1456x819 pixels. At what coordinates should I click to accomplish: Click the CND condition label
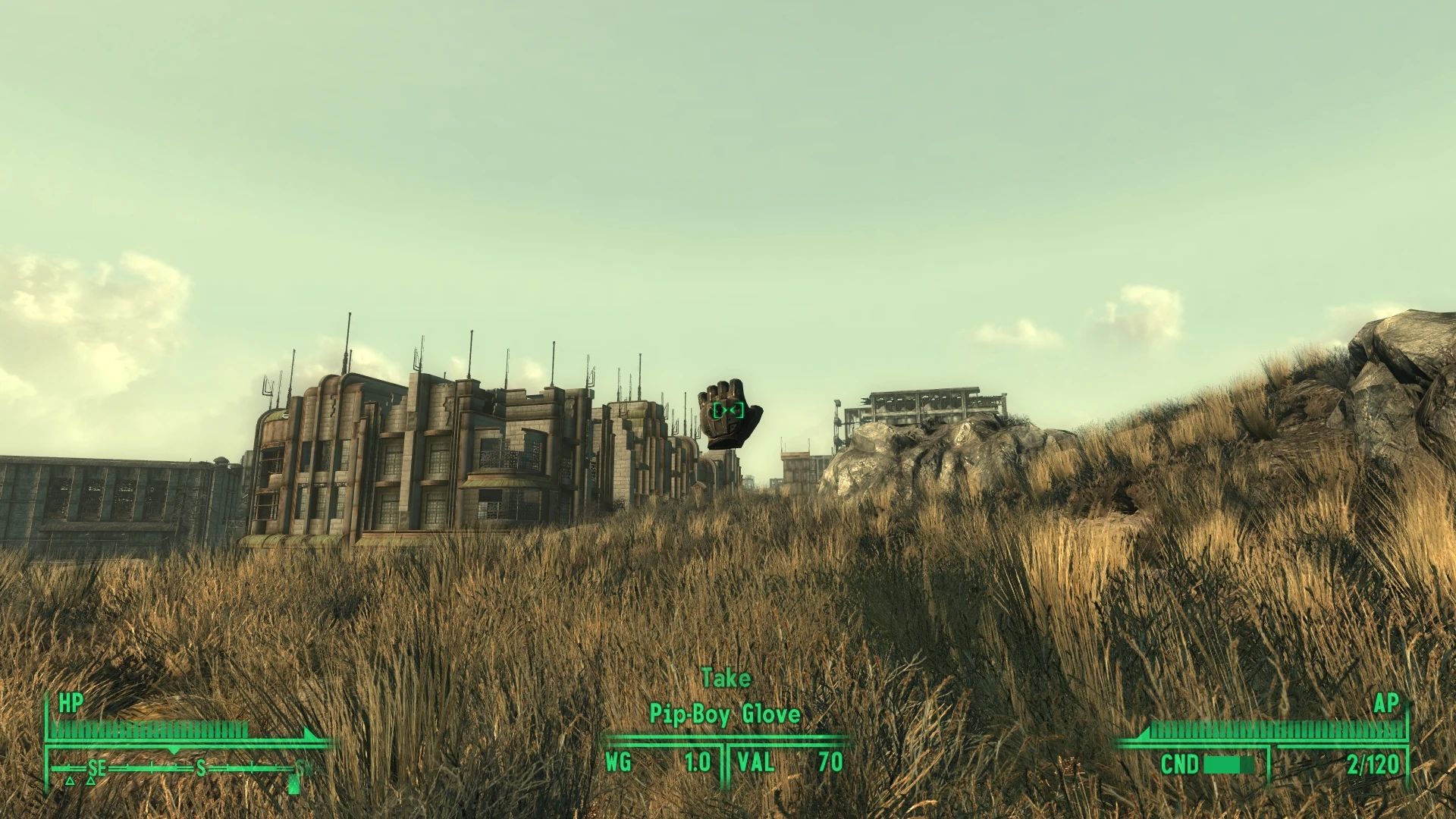click(1181, 764)
